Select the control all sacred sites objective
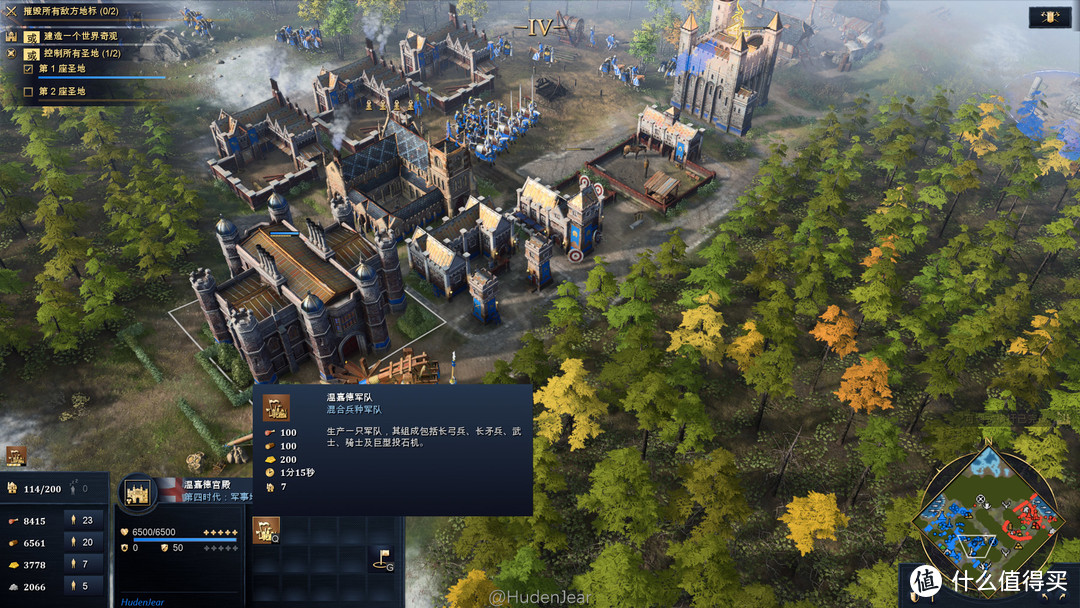This screenshot has width=1080, height=608. pos(80,53)
